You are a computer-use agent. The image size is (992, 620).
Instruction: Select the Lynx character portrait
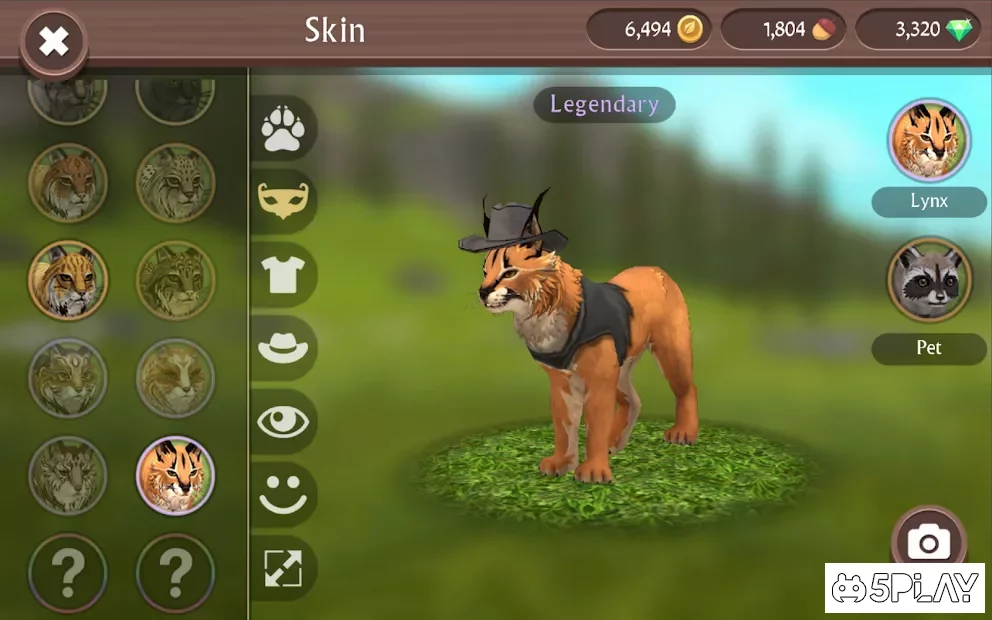coord(928,141)
